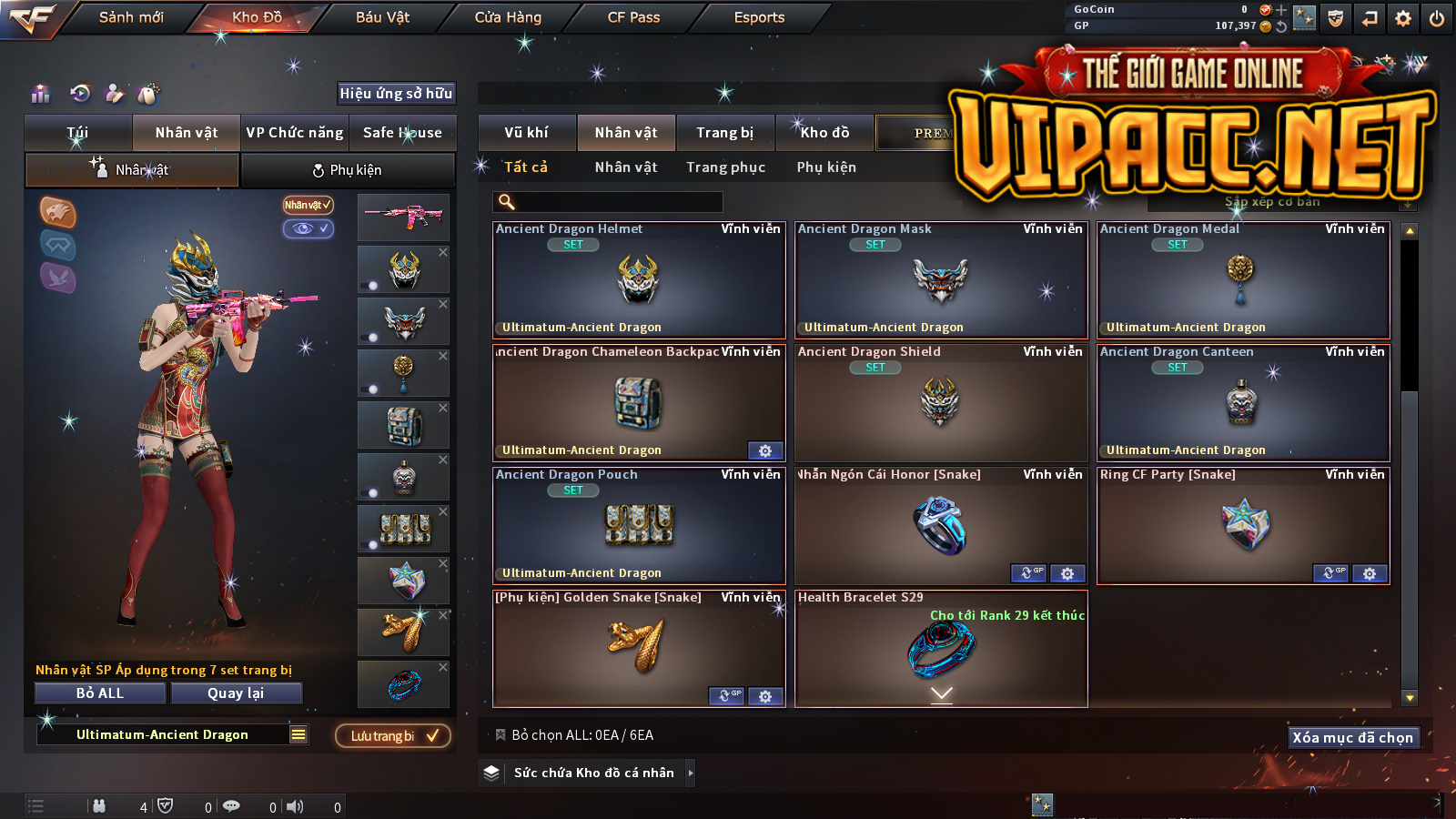Save loadout with Lưu trang bị
Screen dimensions: 1456x819
coord(393,736)
